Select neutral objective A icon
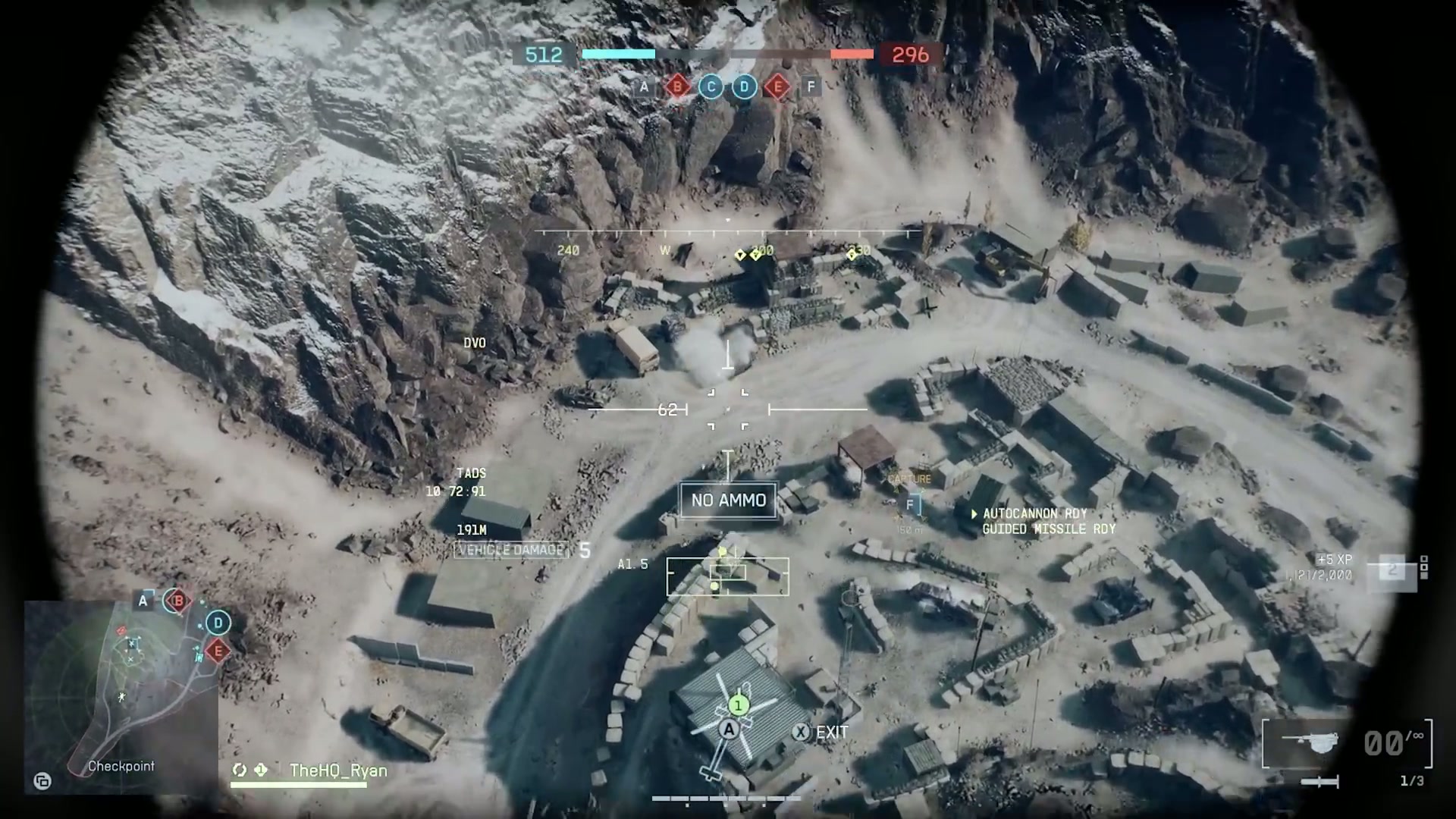Image resolution: width=1456 pixels, height=819 pixels. pos(644,87)
